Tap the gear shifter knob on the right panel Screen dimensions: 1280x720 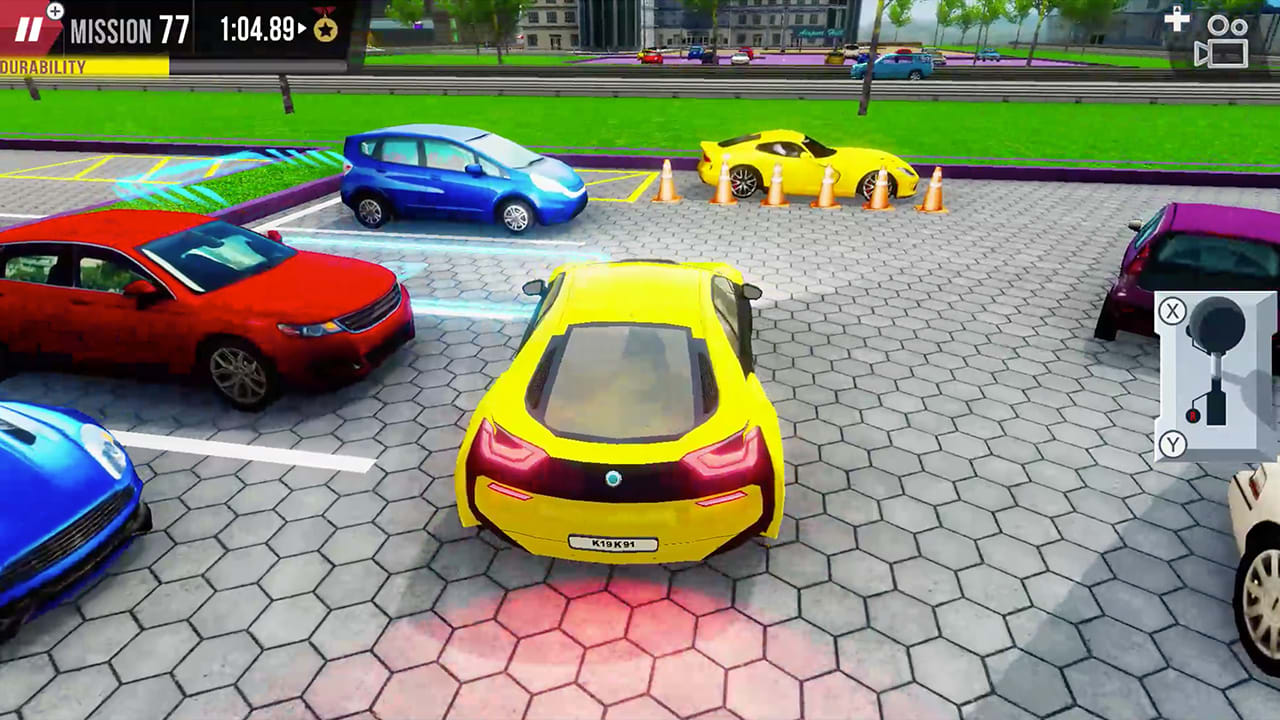click(x=1215, y=325)
